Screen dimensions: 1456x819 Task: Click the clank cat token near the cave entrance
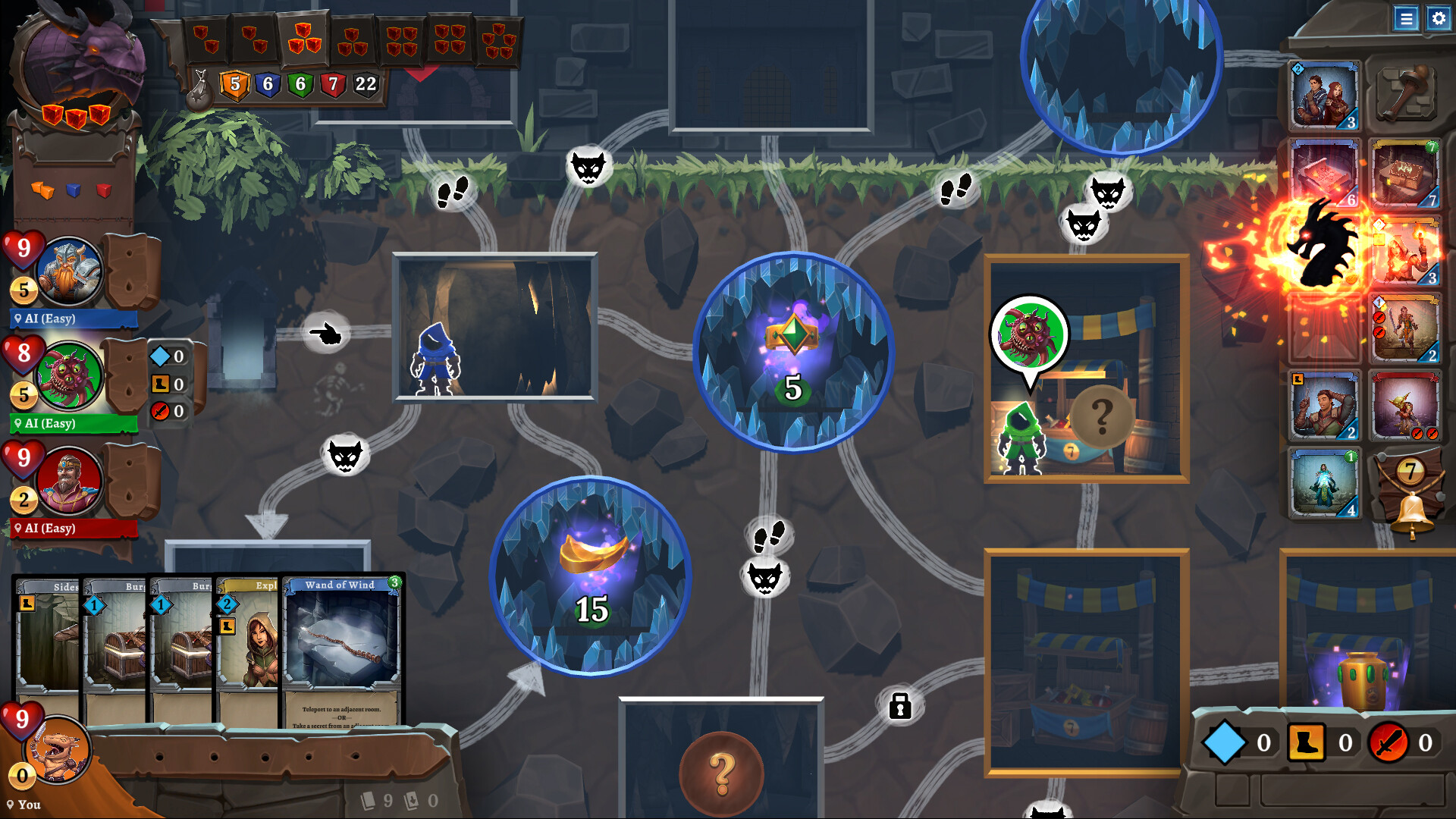pyautogui.click(x=347, y=455)
